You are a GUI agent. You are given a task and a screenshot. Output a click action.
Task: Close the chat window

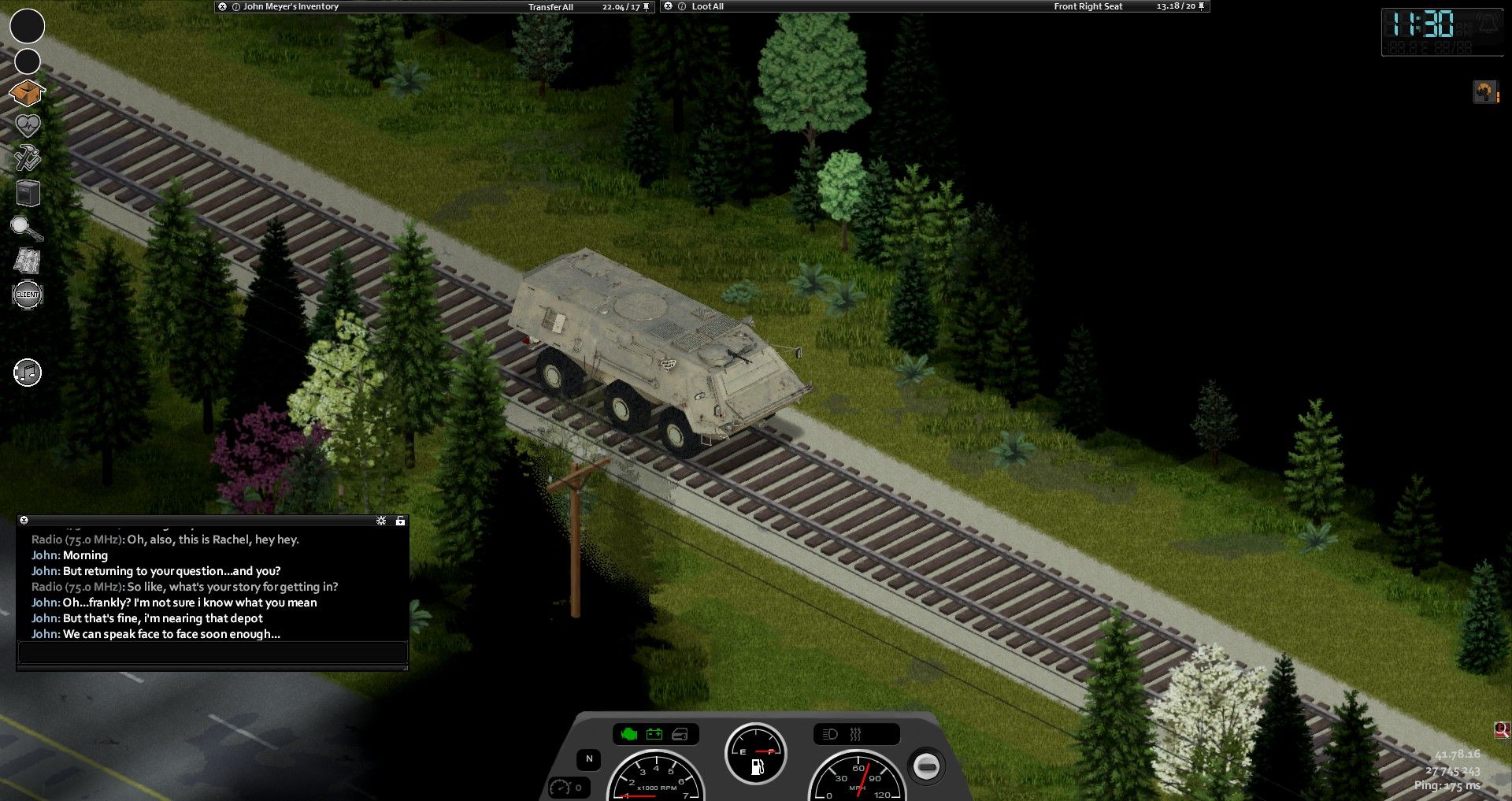[24, 521]
